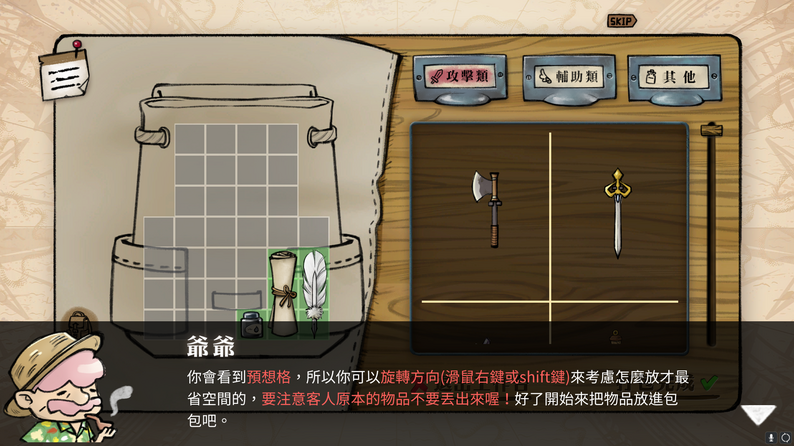Click the item shelf scrollbar handle

point(711,131)
